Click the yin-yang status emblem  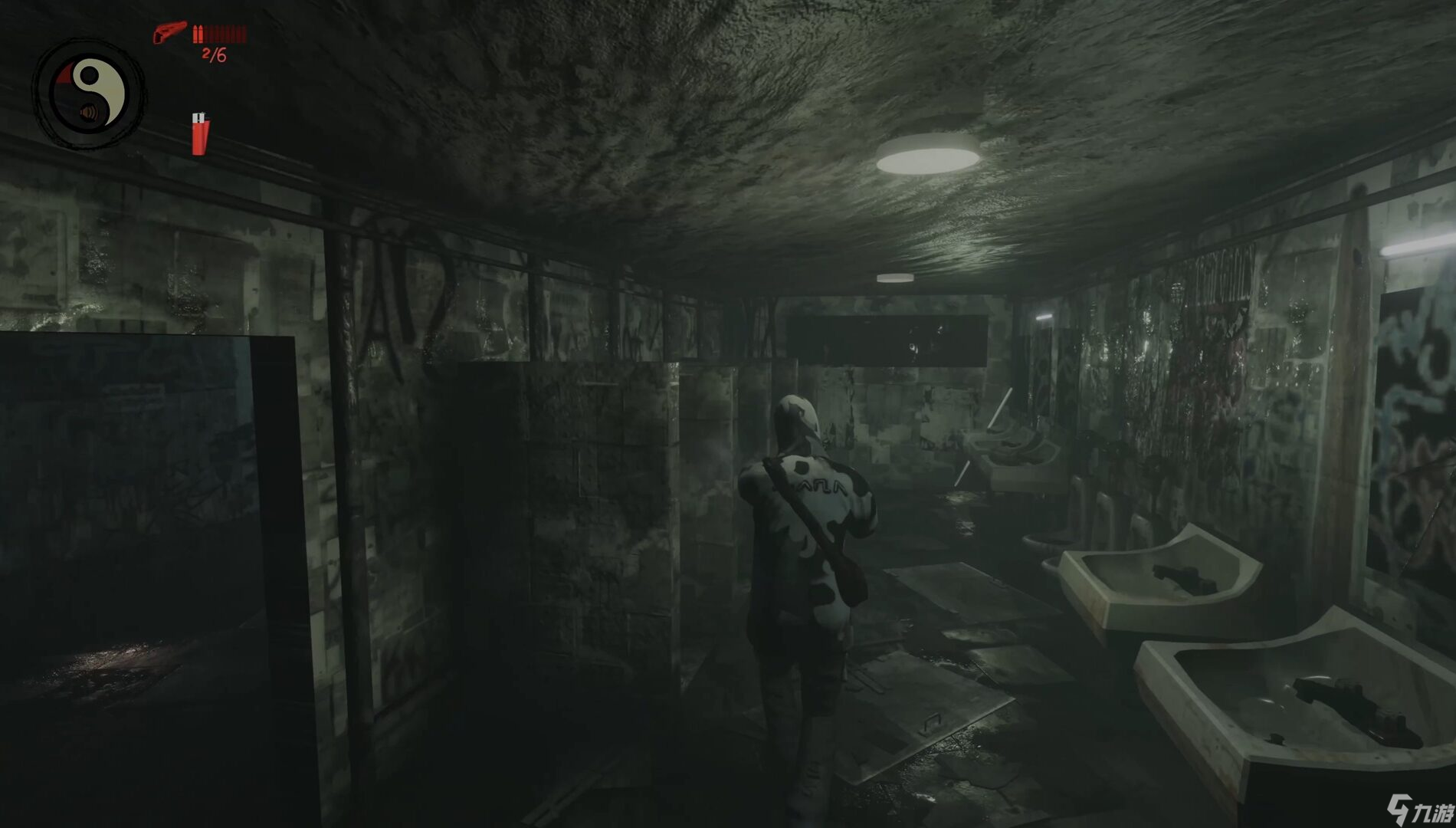(x=90, y=94)
